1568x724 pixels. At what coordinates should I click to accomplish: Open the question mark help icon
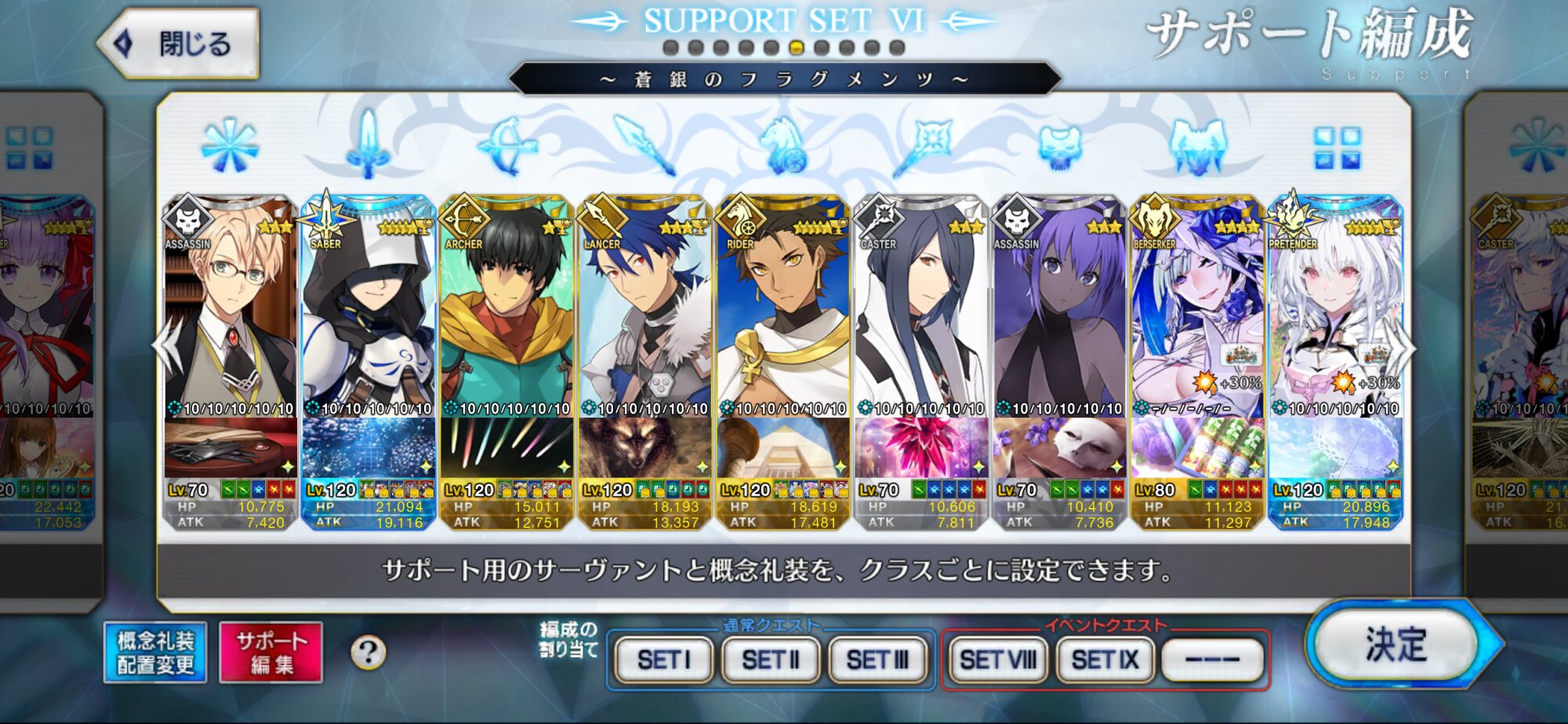click(368, 652)
